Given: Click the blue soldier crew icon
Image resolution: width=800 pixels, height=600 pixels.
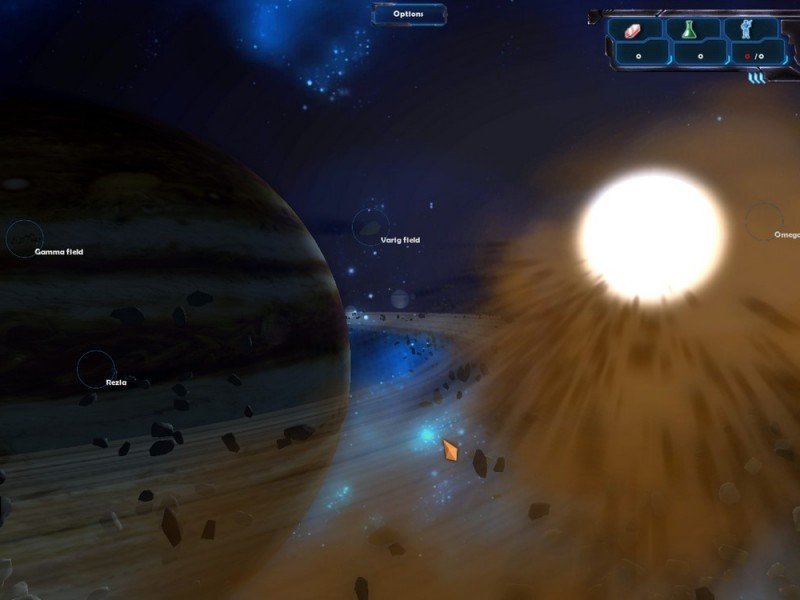Looking at the screenshot, I should [x=744, y=29].
